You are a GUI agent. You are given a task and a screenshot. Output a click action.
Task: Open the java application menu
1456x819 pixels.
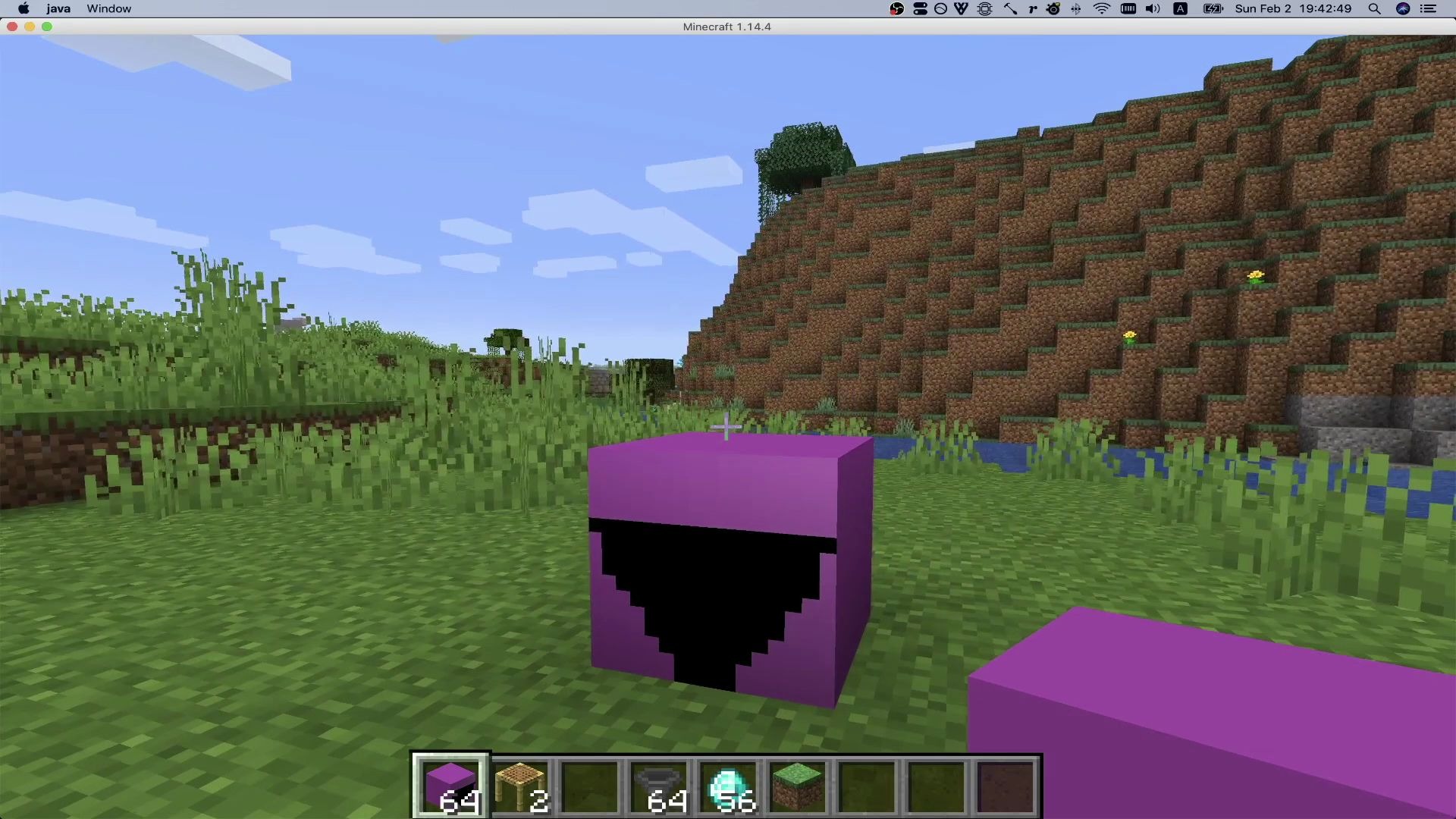pyautogui.click(x=58, y=8)
